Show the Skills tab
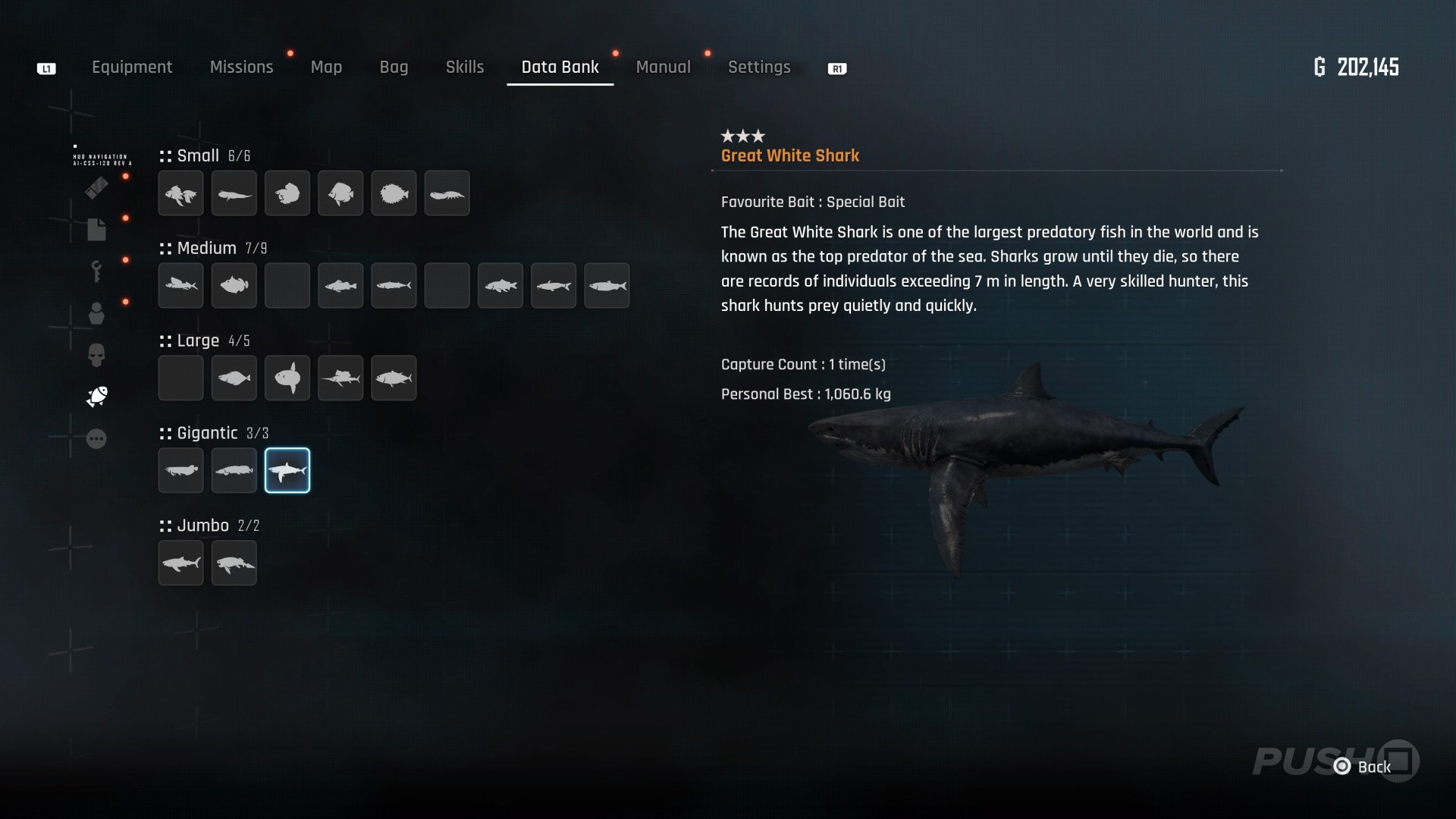Viewport: 1456px width, 819px height. coord(464,67)
